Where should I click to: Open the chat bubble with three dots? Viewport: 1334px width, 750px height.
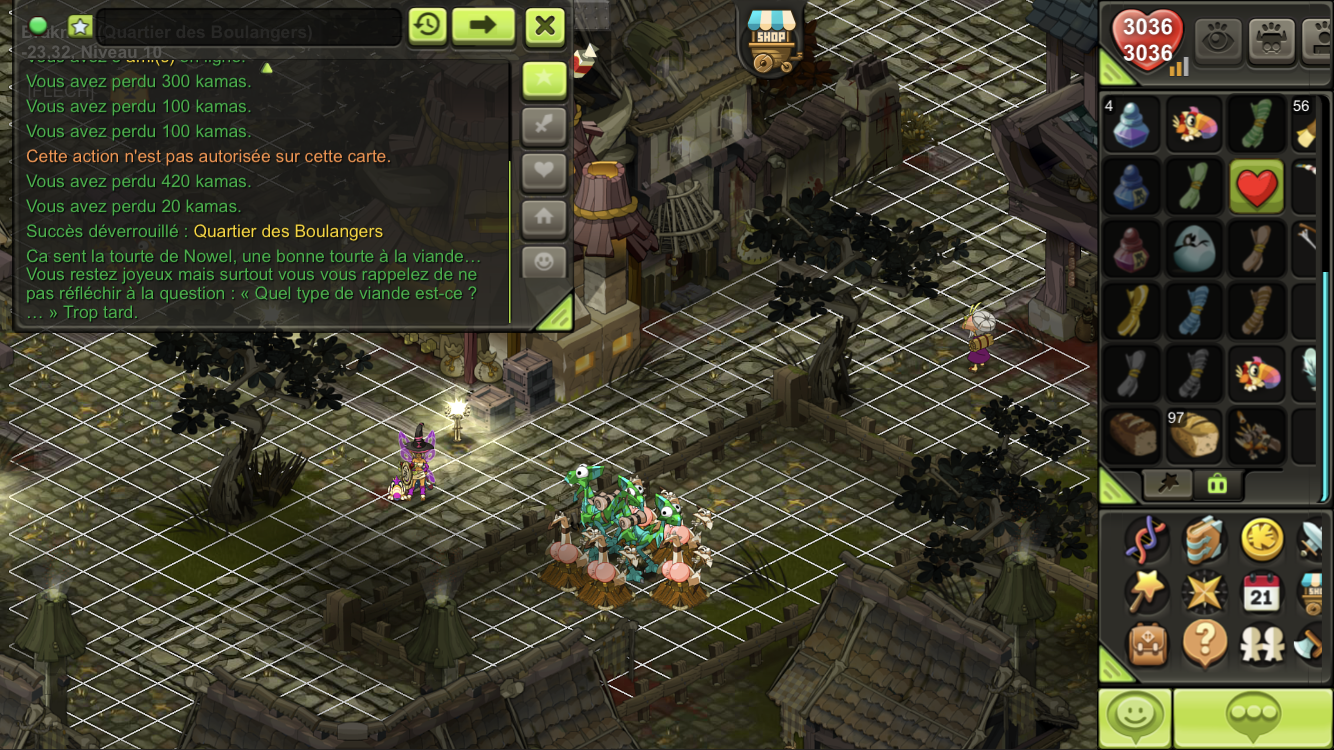[x=1253, y=717]
